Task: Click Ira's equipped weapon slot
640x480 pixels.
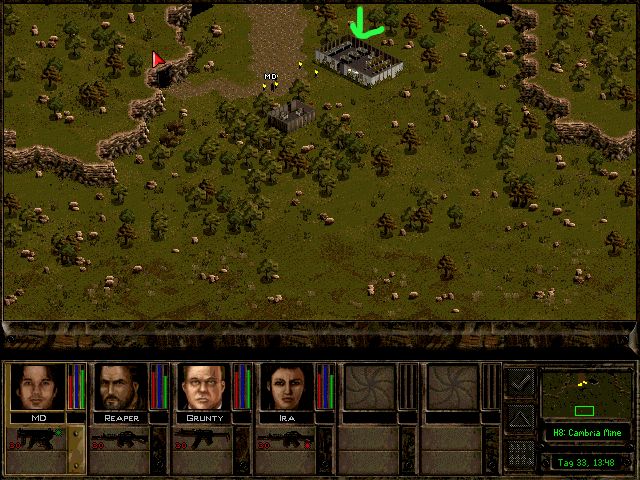Action: [288, 440]
